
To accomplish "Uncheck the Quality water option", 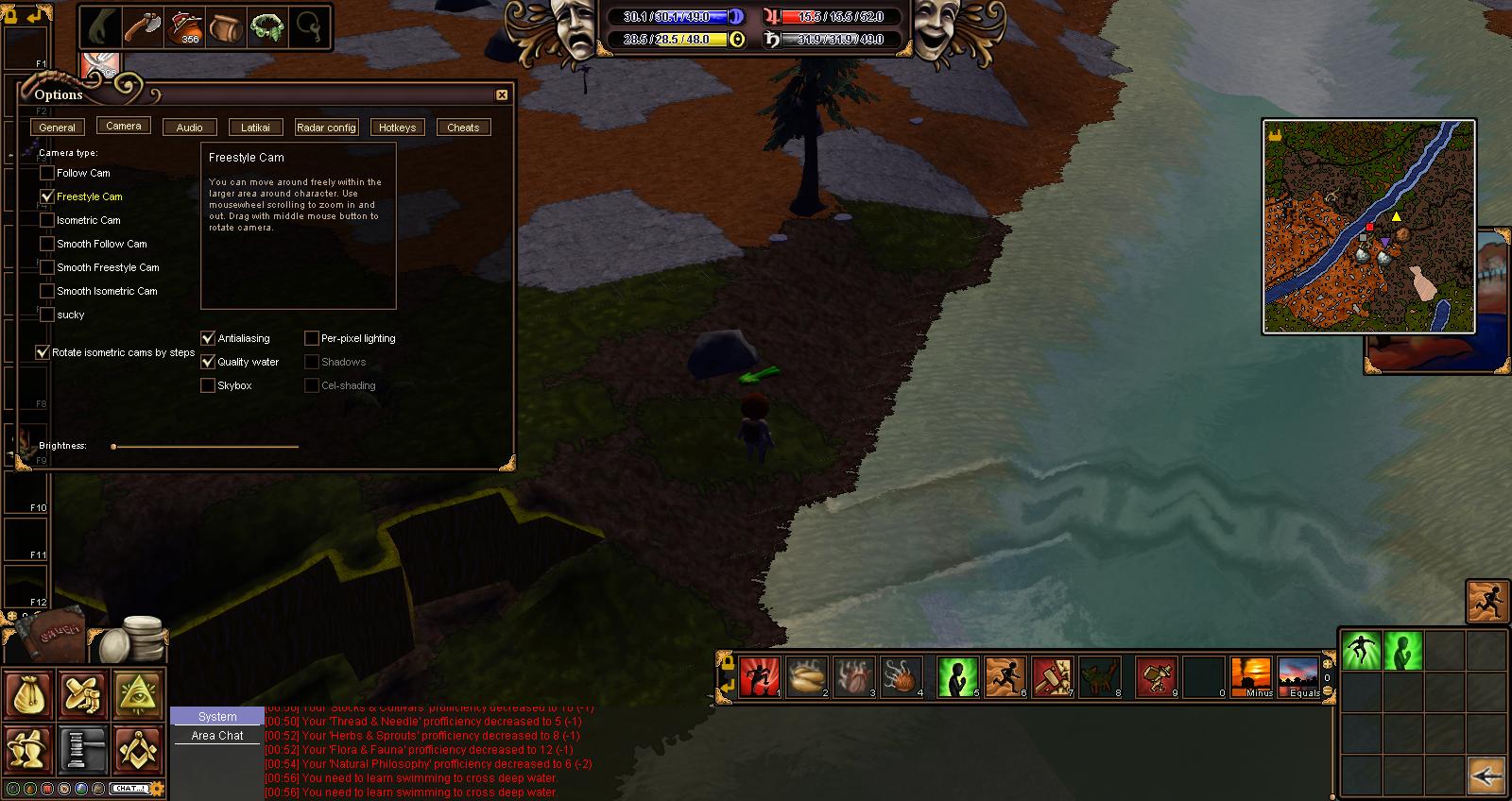I will click(x=208, y=362).
